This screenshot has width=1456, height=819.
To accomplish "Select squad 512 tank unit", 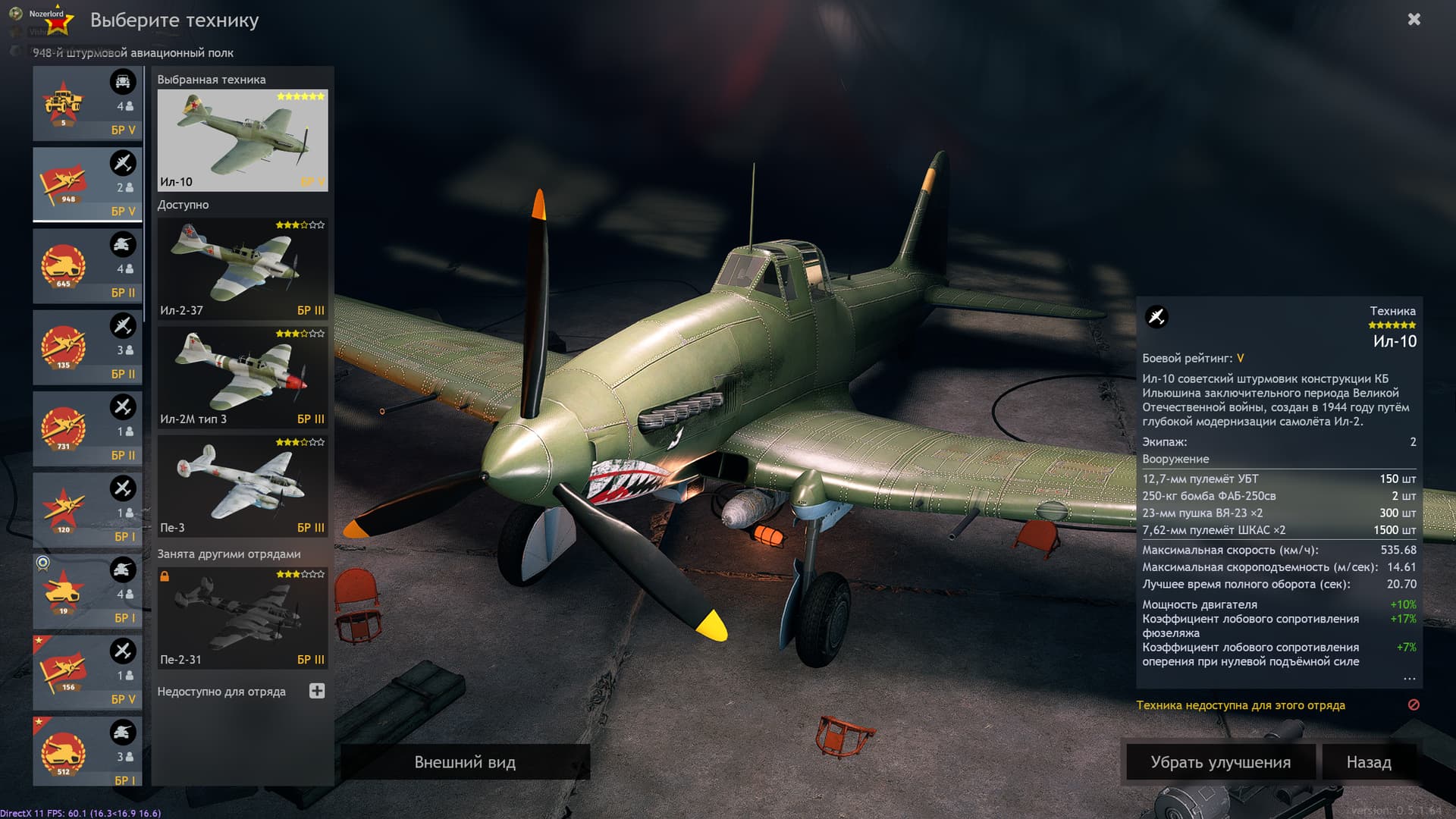I will 87,752.
